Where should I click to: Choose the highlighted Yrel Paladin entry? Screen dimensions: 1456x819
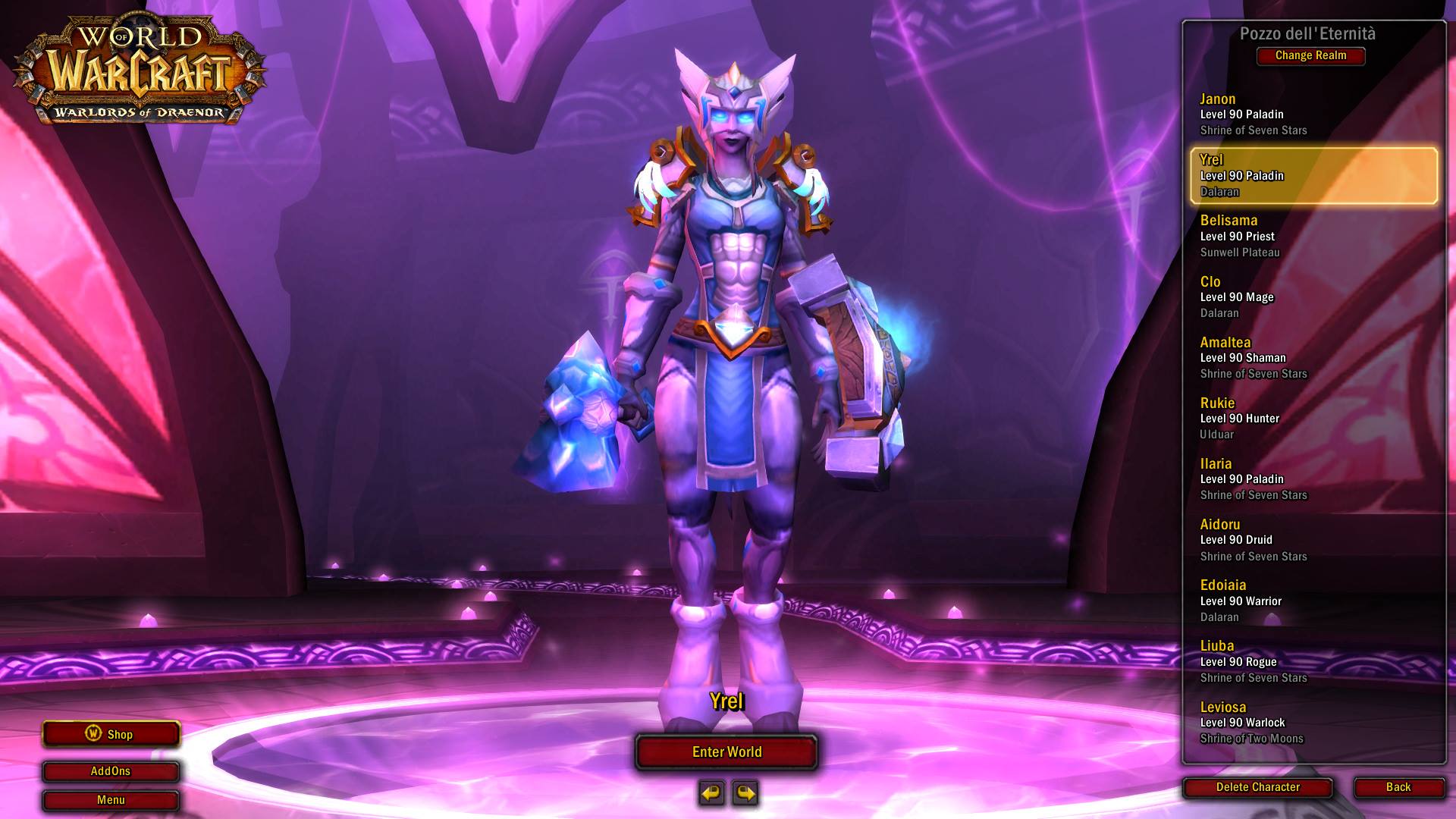pyautogui.click(x=1312, y=175)
